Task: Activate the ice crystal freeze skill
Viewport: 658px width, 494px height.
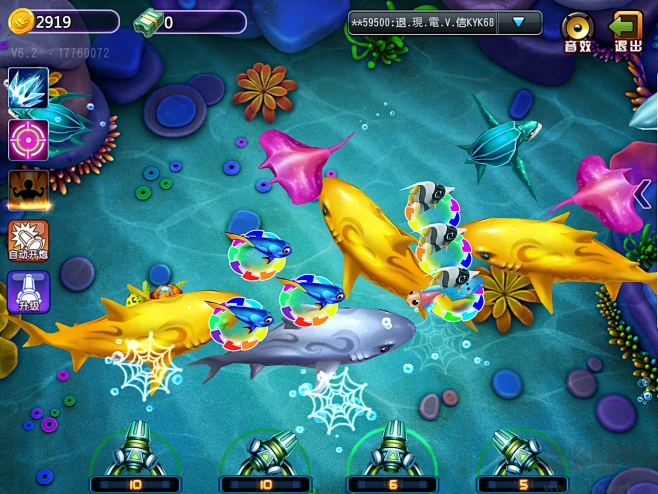Action: (27, 88)
